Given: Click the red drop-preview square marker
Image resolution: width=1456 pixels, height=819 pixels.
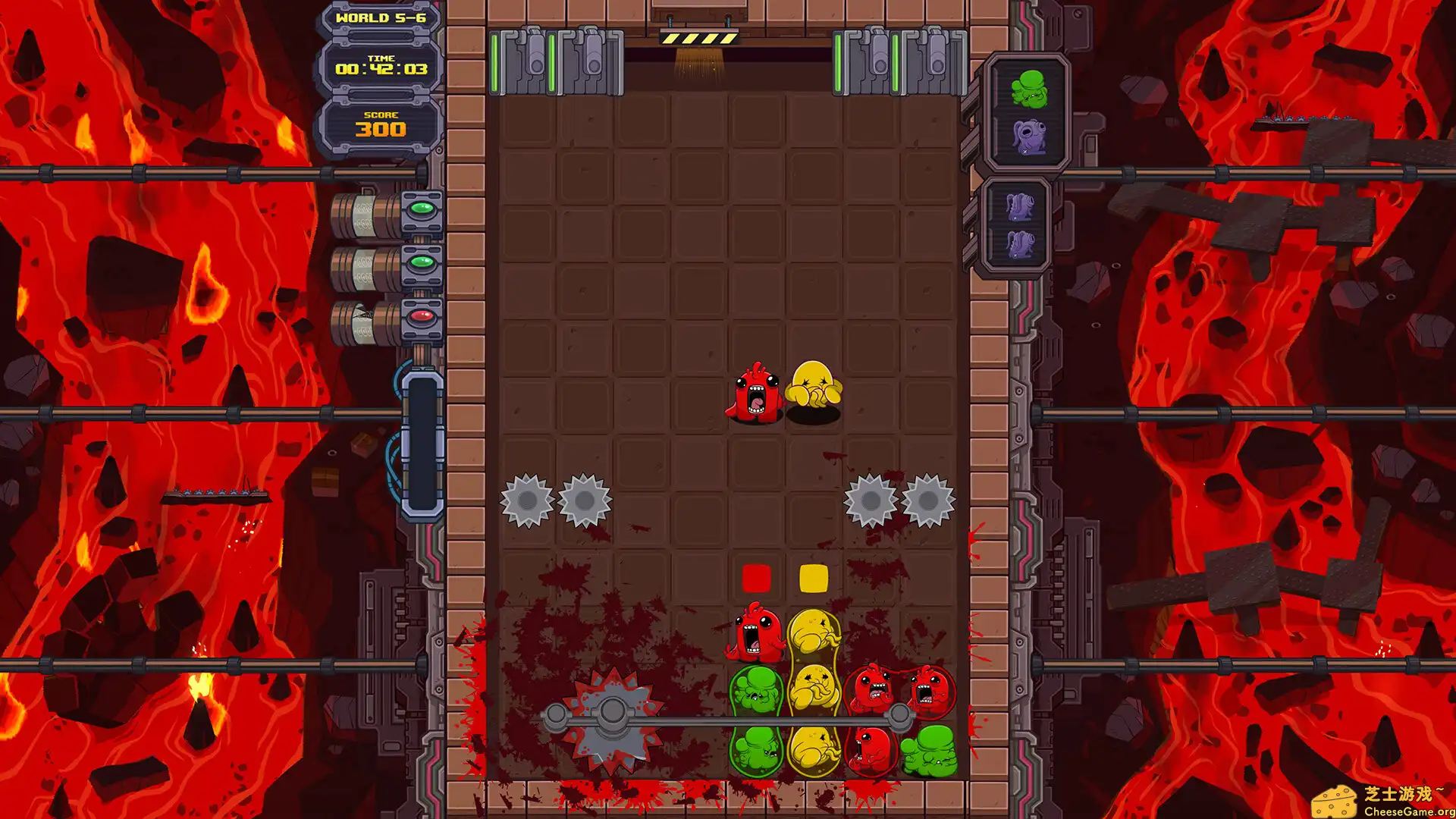Looking at the screenshot, I should (x=755, y=578).
